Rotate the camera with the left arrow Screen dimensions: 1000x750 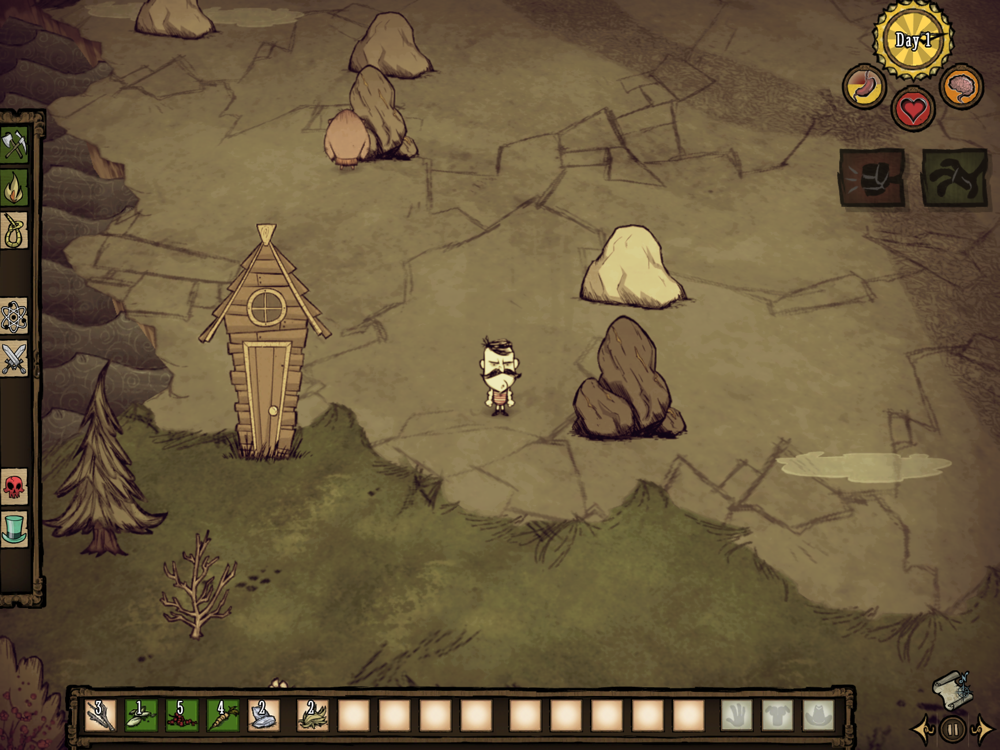click(x=923, y=728)
